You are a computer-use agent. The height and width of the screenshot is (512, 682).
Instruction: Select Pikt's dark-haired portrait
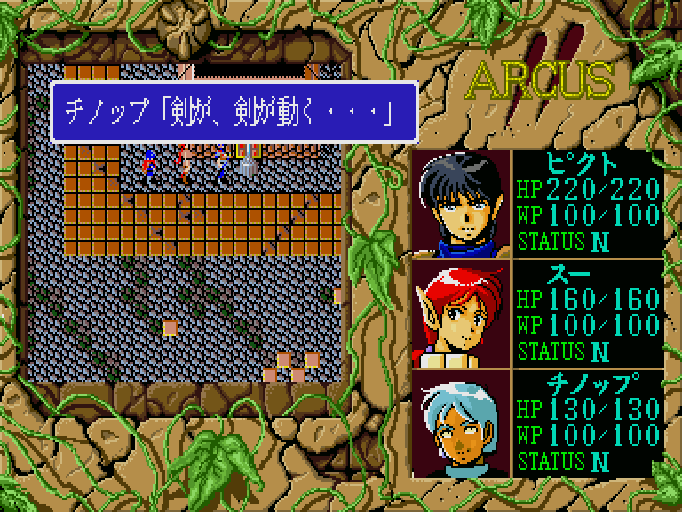pos(460,204)
